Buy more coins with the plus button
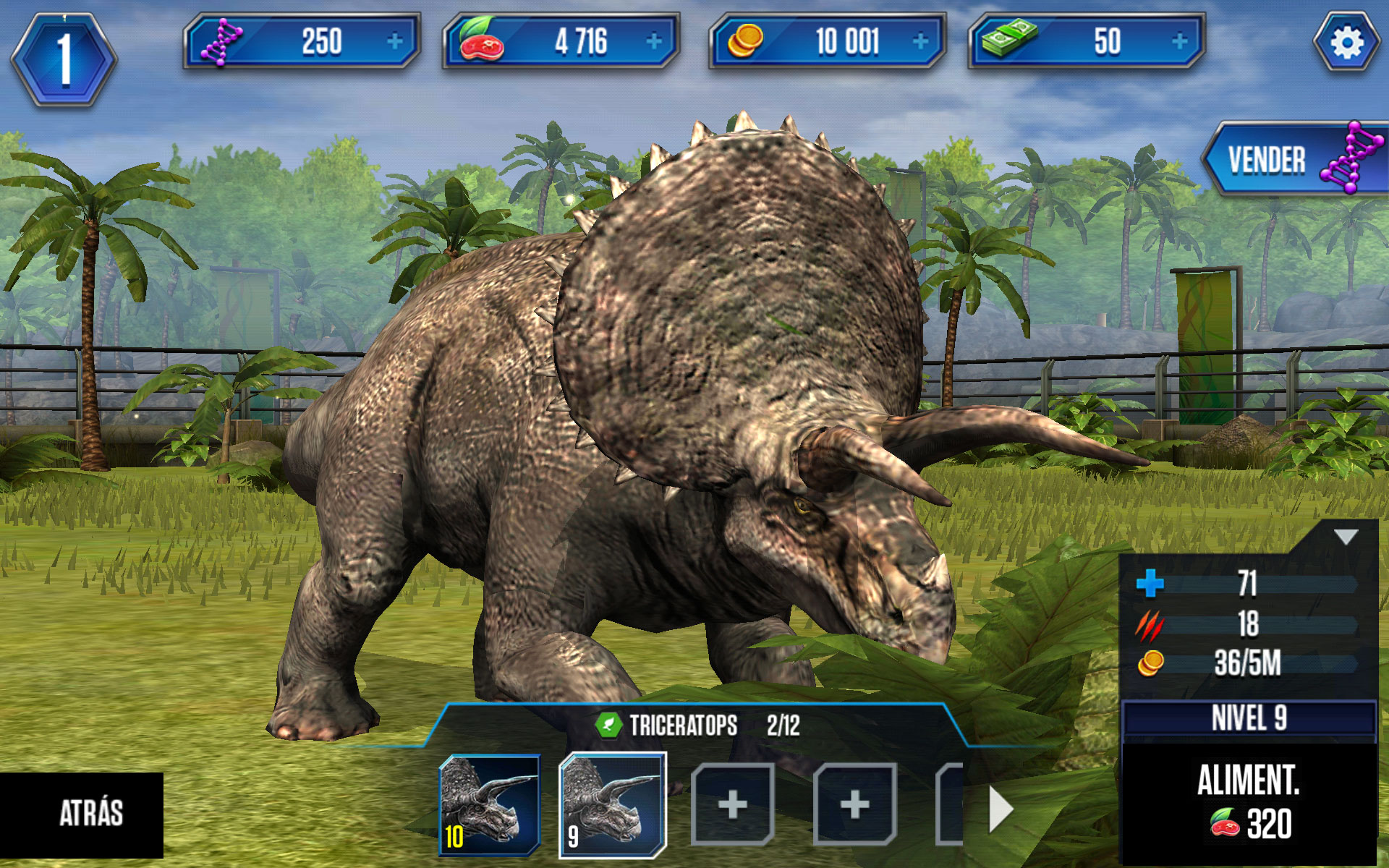1389x868 pixels. [920, 42]
